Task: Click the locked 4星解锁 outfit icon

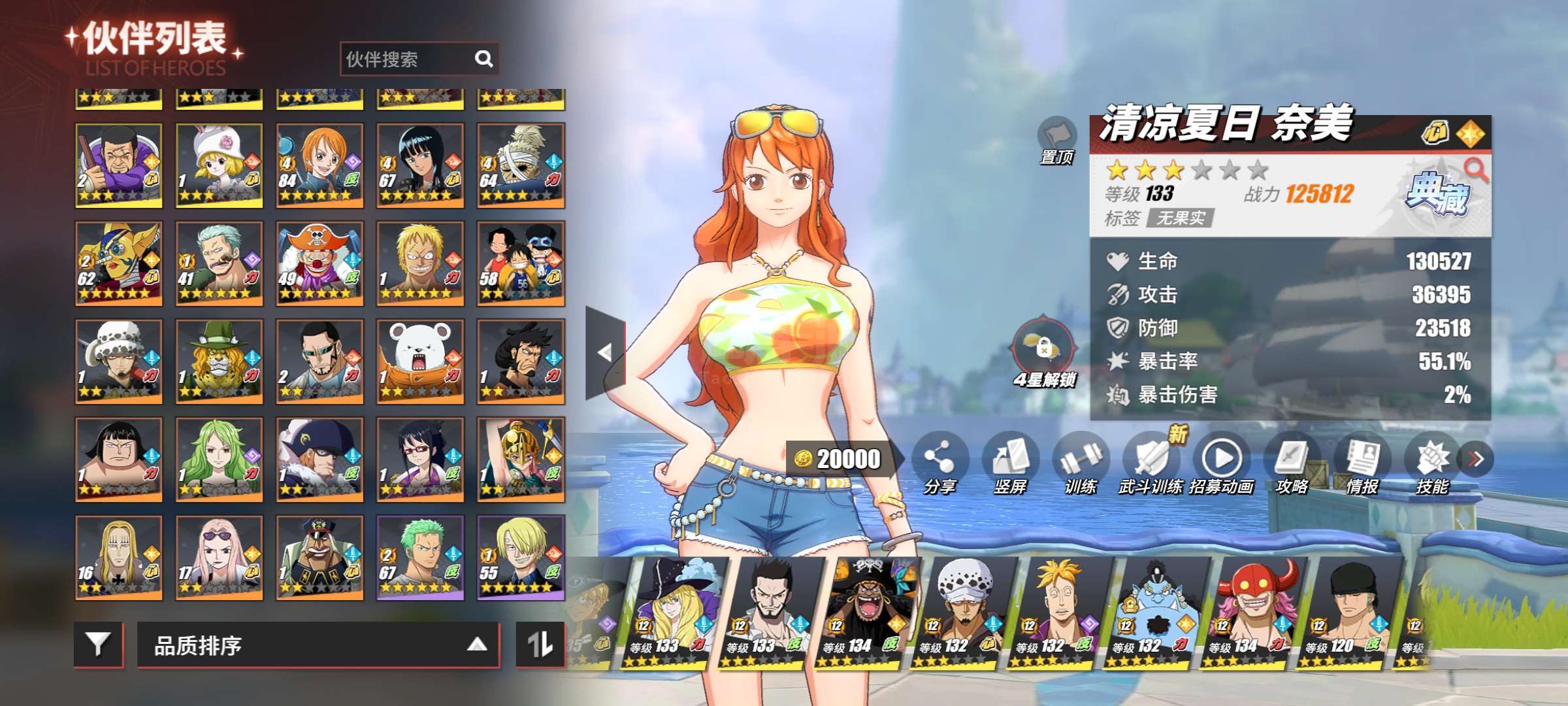Action: (1044, 350)
